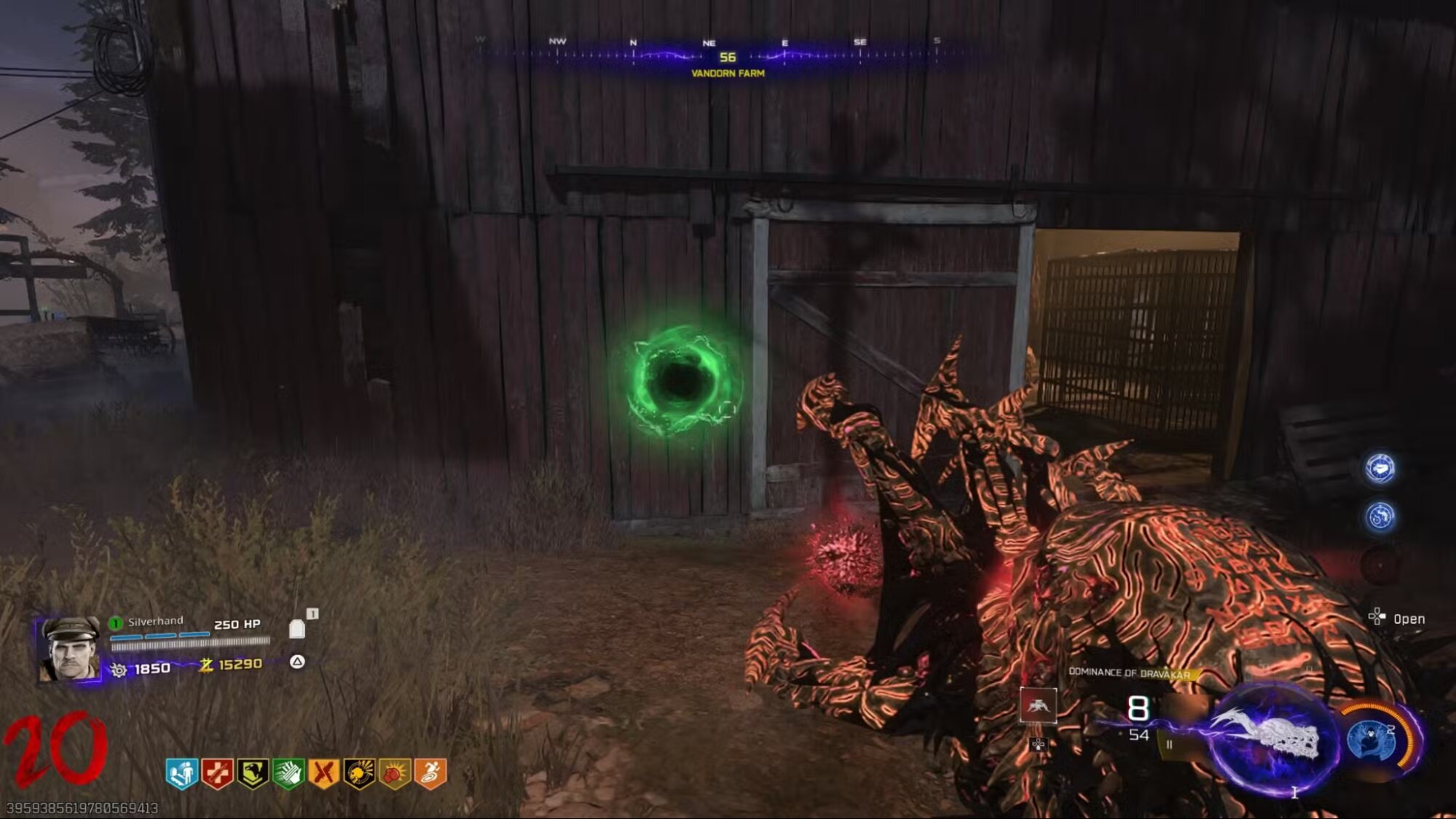Click the orange crossed-X perk icon
The height and width of the screenshot is (819, 1456).
[324, 773]
